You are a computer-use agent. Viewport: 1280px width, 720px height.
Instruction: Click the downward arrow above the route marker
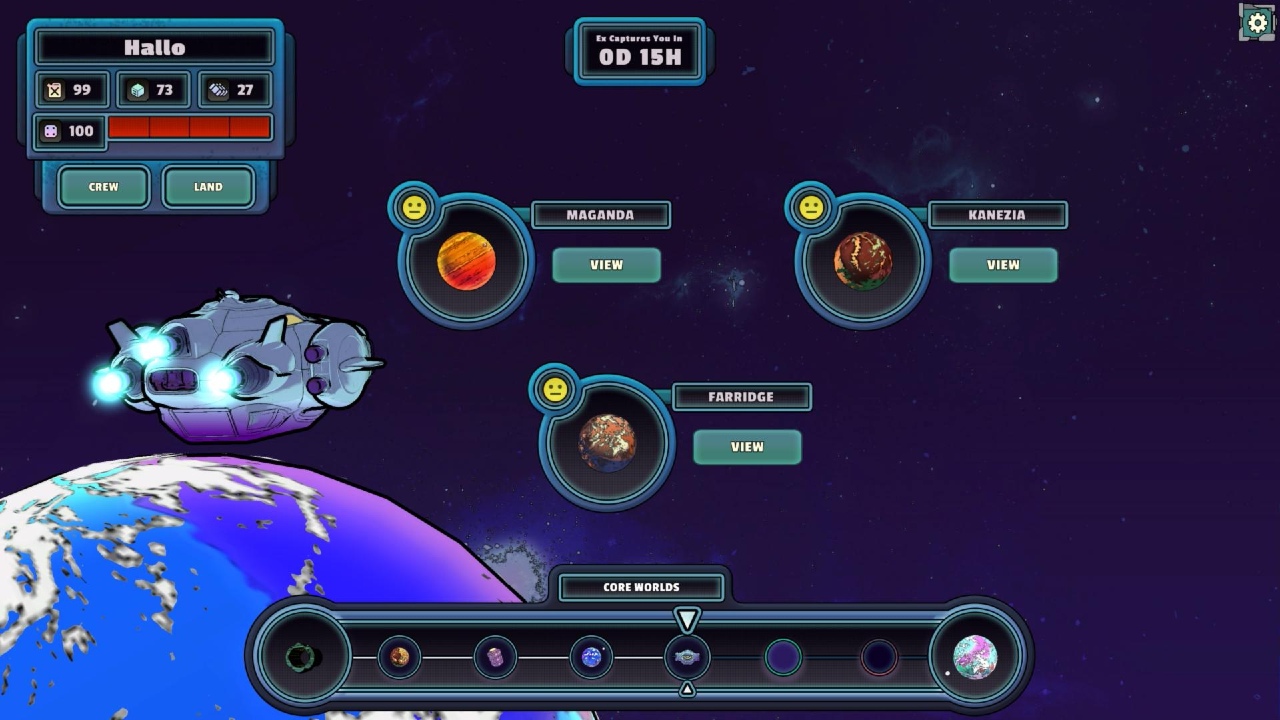point(687,617)
